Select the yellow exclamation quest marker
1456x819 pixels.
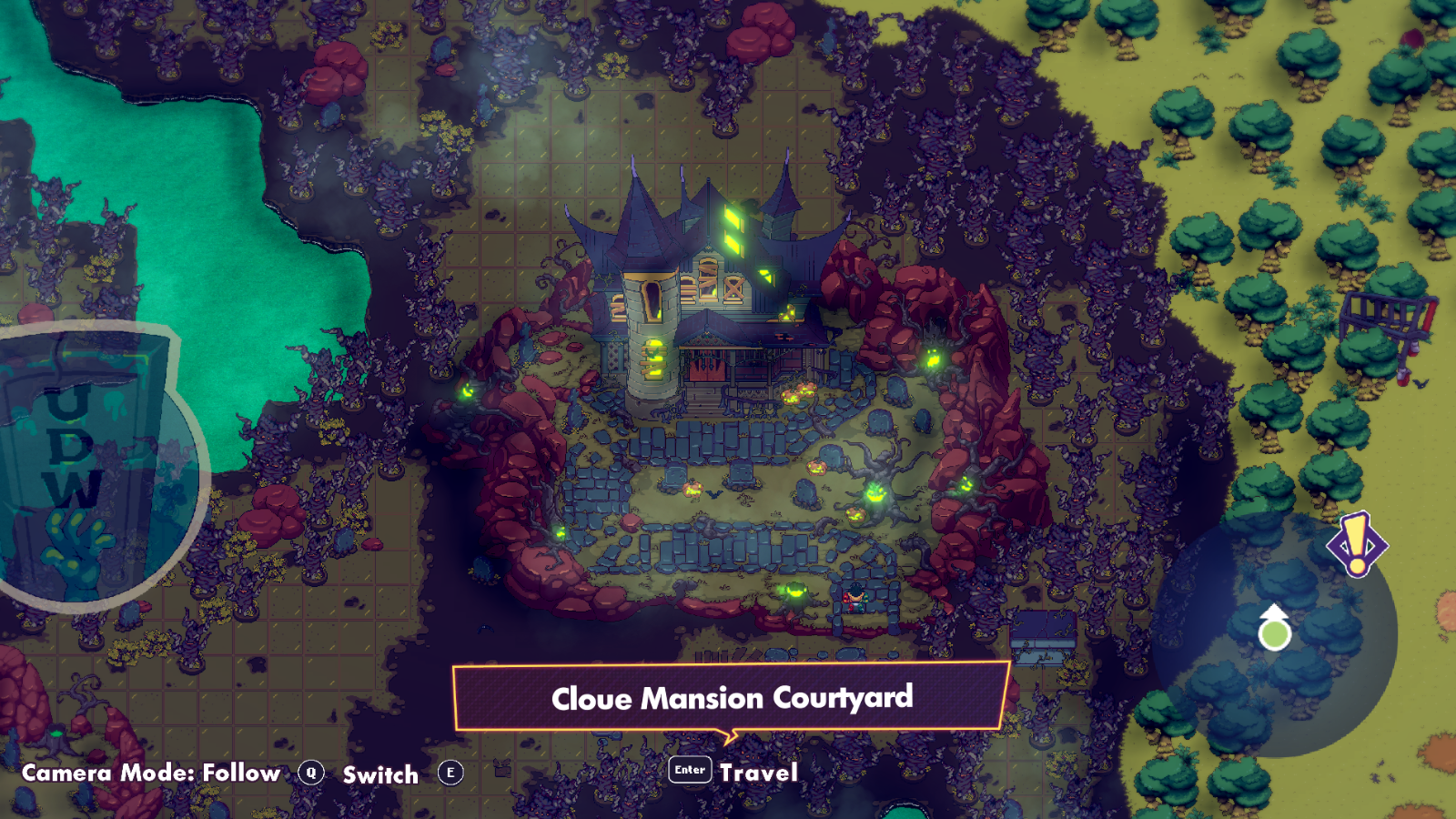pyautogui.click(x=1357, y=544)
